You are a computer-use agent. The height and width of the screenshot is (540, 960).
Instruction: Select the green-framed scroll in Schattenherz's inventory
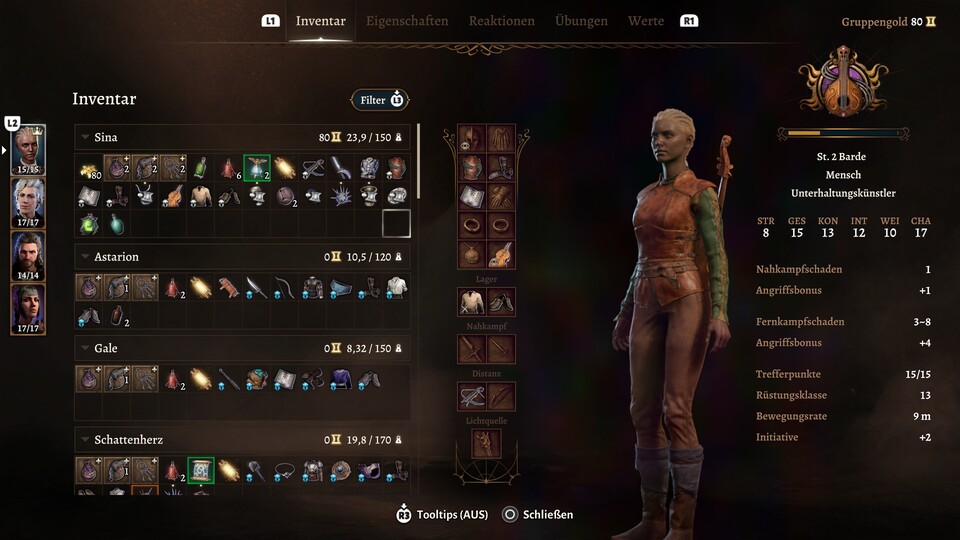(201, 470)
